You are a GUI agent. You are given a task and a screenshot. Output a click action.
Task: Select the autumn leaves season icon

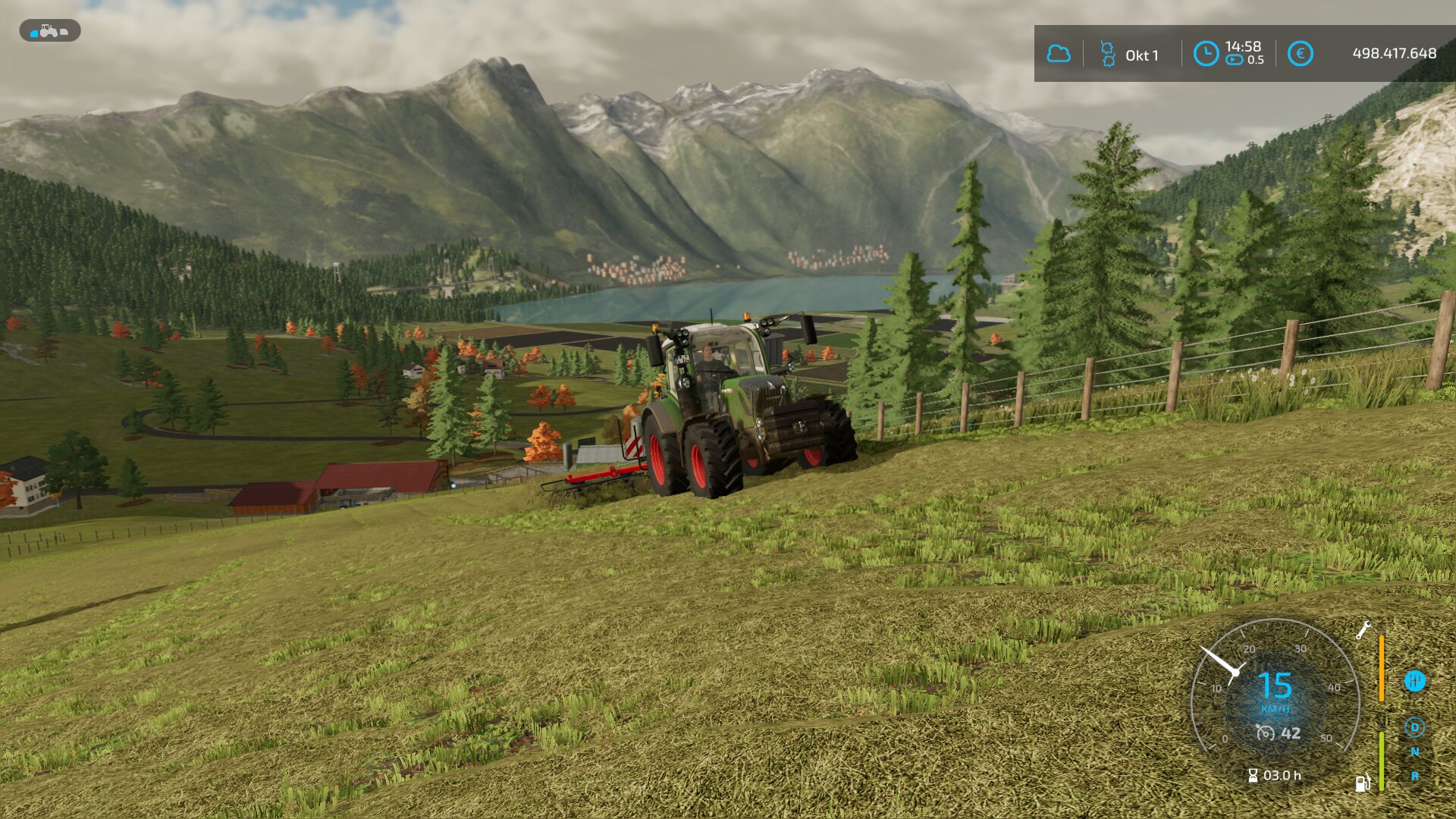coord(1107,54)
